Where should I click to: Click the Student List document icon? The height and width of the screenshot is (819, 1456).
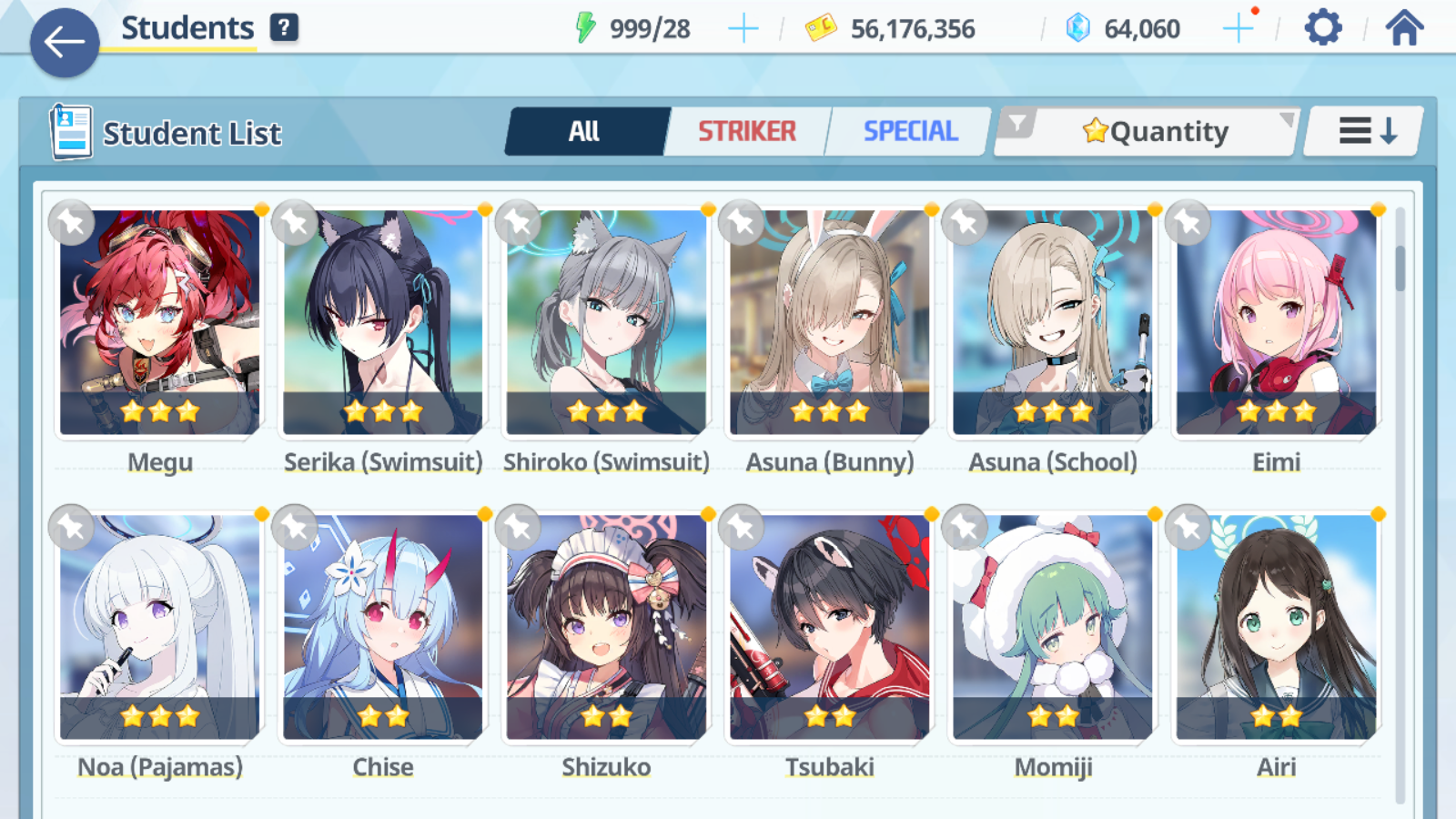70,130
